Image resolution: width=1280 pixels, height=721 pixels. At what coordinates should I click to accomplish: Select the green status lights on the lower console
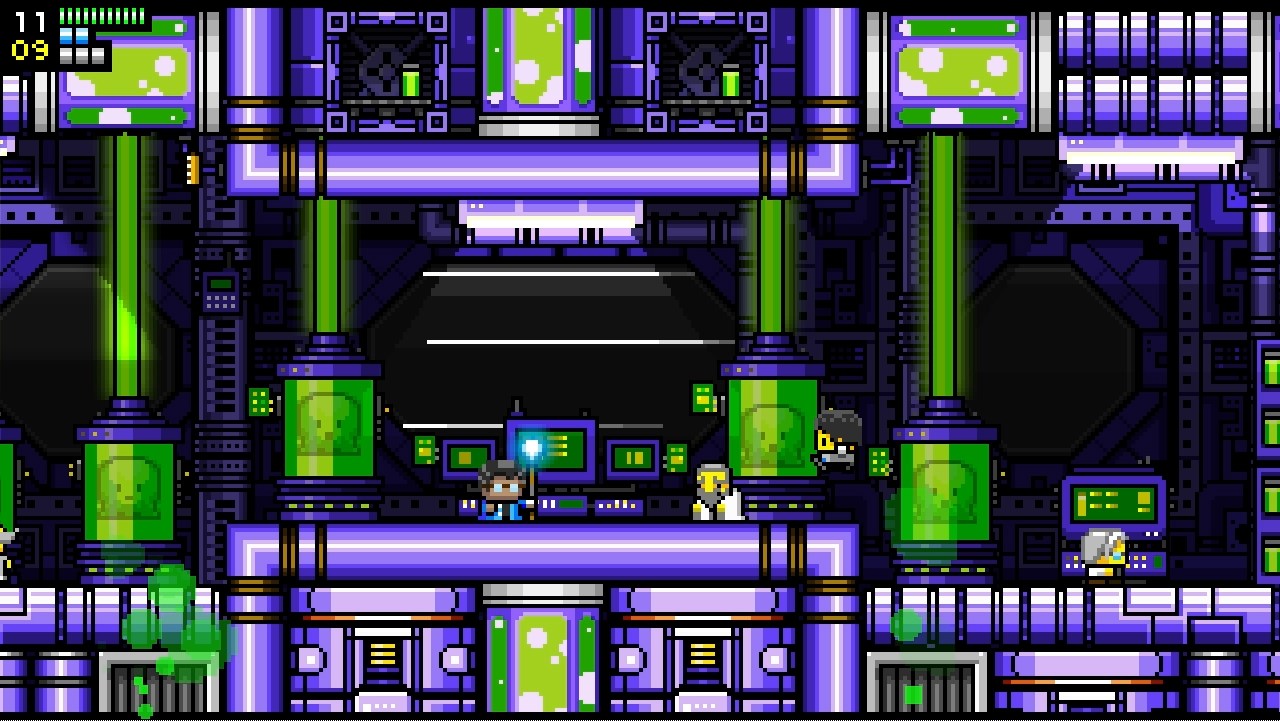(570, 503)
